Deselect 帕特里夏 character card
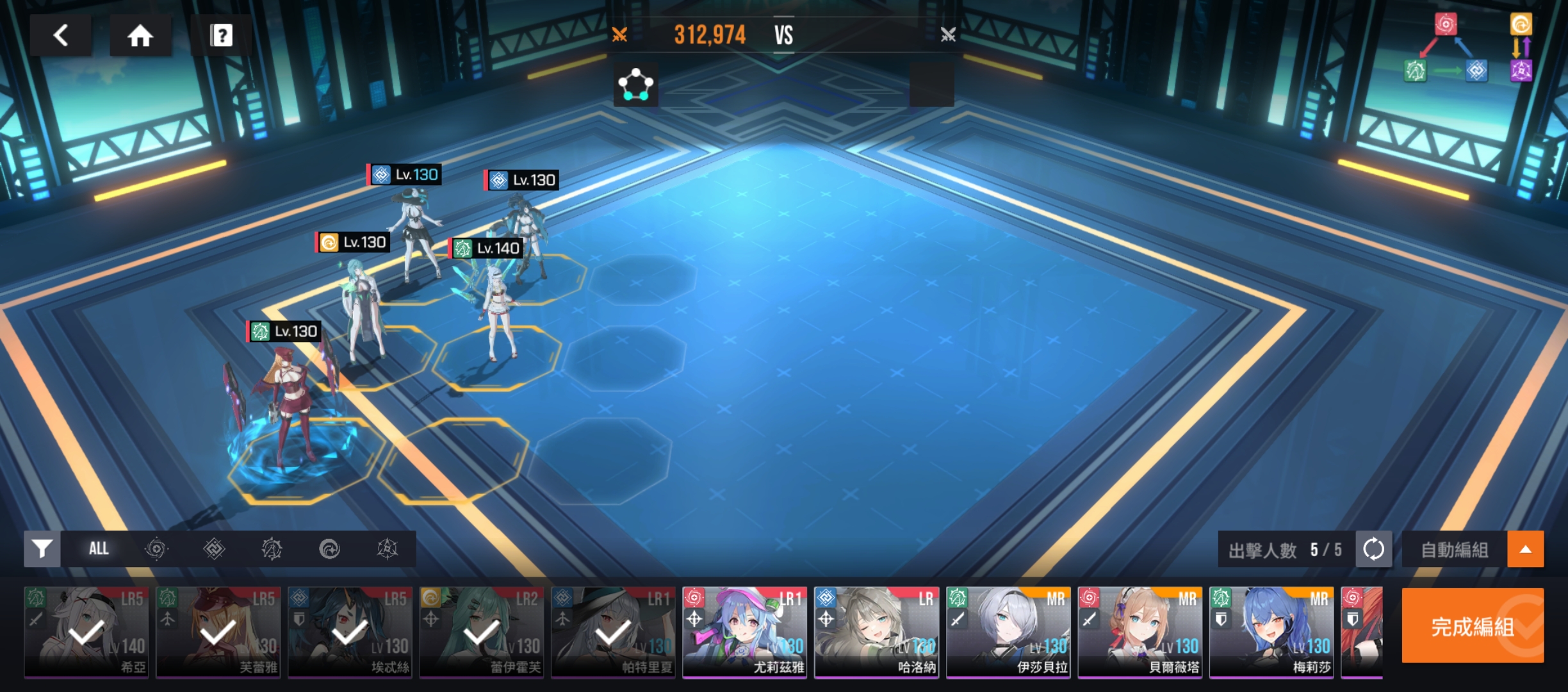 [613, 632]
